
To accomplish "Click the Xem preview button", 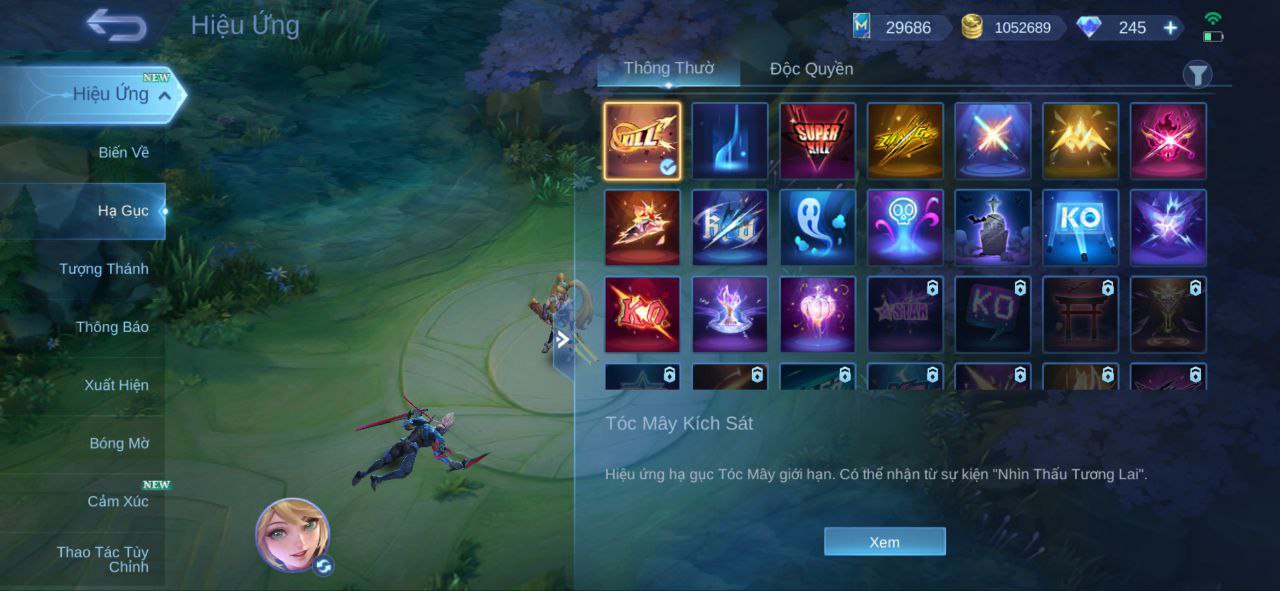I will click(x=884, y=541).
